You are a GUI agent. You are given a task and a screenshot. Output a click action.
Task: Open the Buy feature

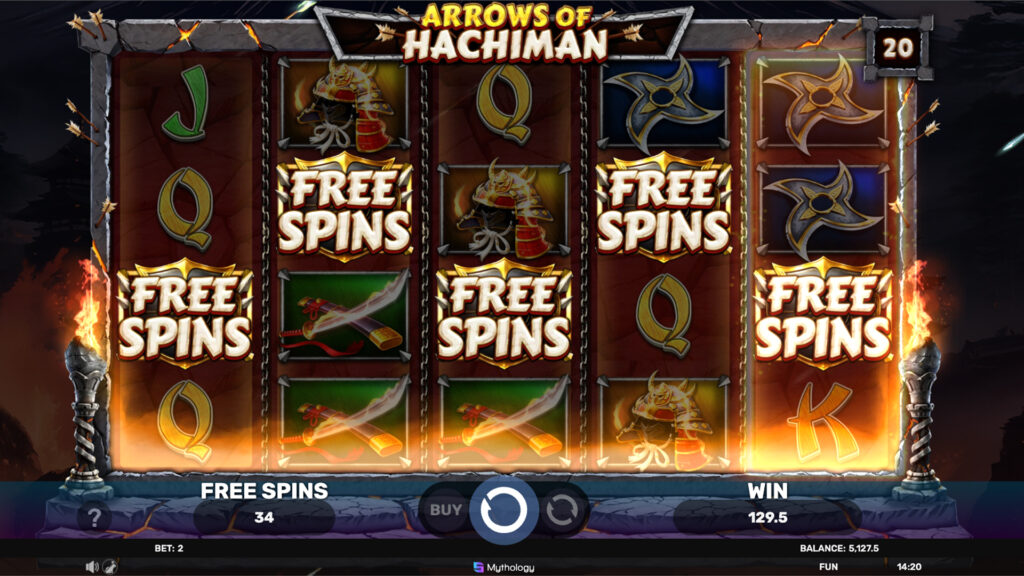pos(444,510)
